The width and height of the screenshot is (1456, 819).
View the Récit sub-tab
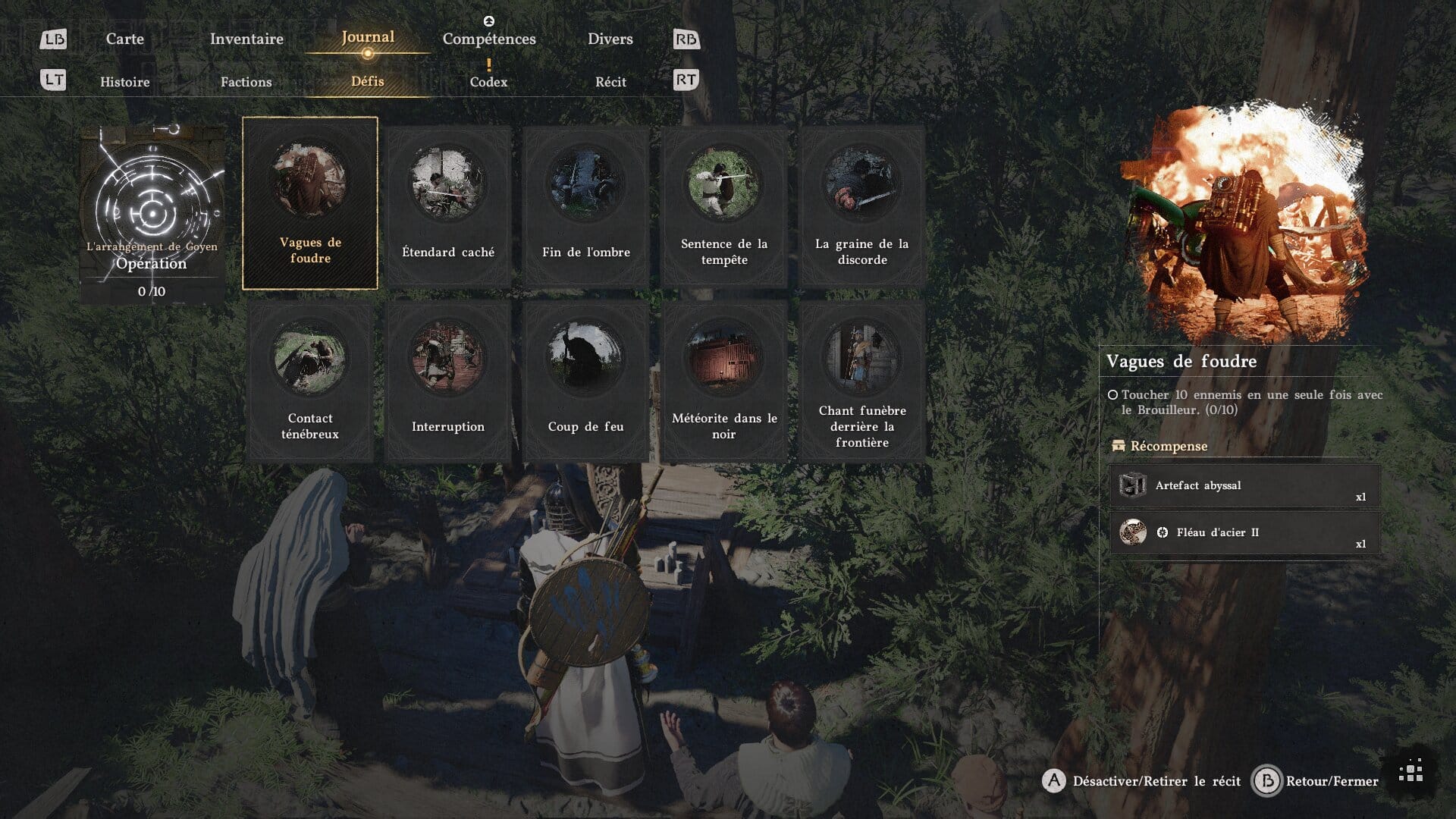[x=610, y=82]
